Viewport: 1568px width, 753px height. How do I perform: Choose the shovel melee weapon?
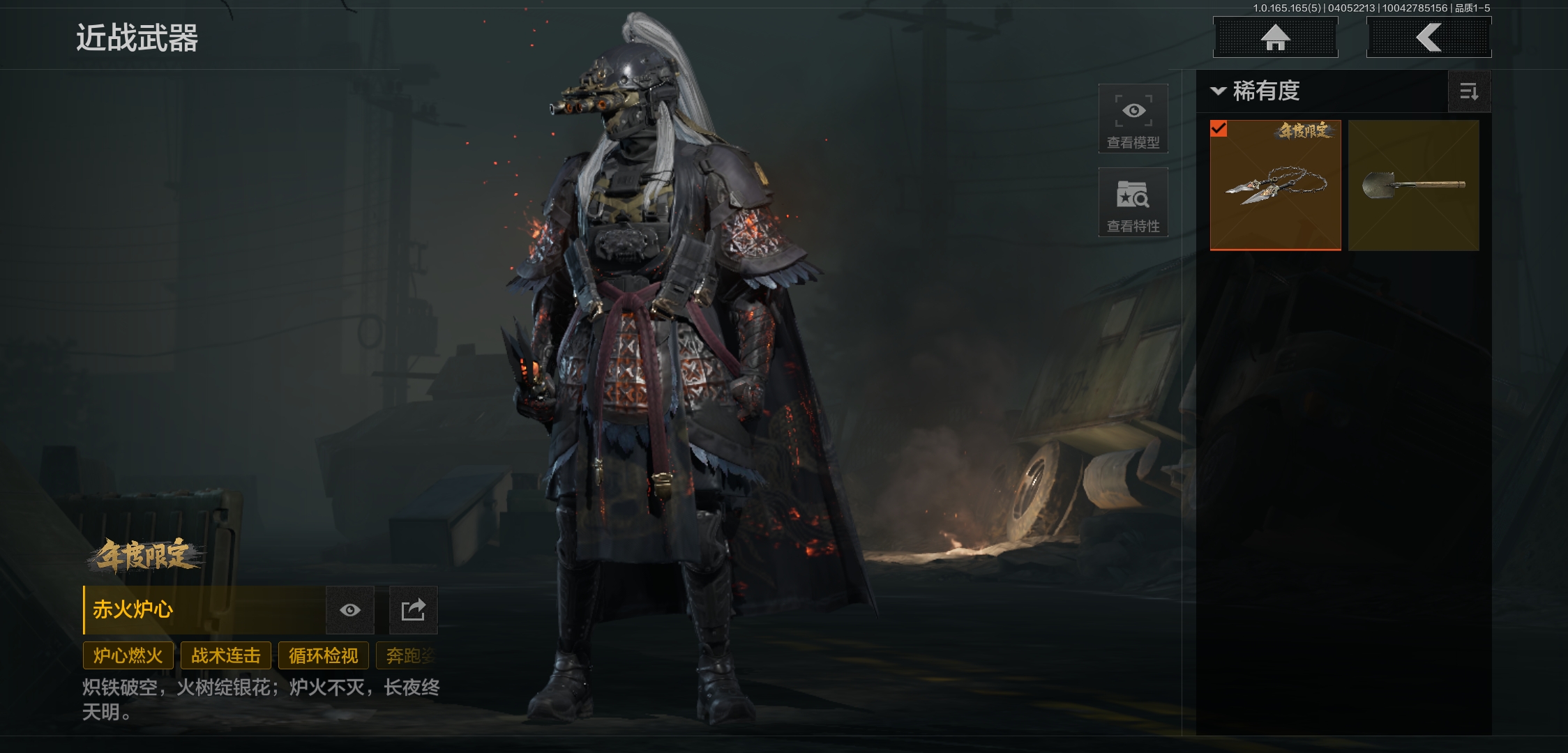click(1413, 185)
